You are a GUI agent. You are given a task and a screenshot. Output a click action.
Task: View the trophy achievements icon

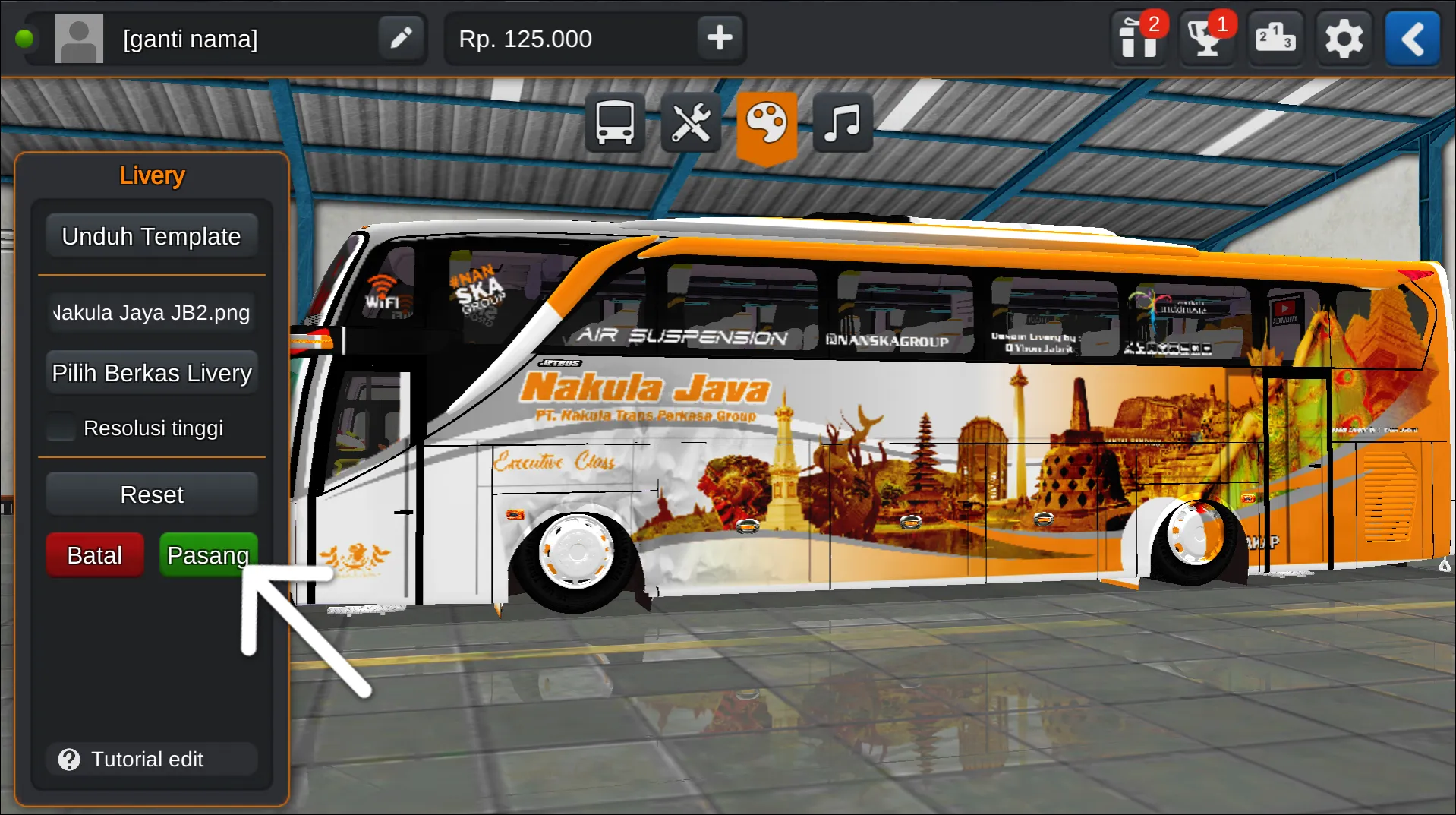pos(1207,38)
